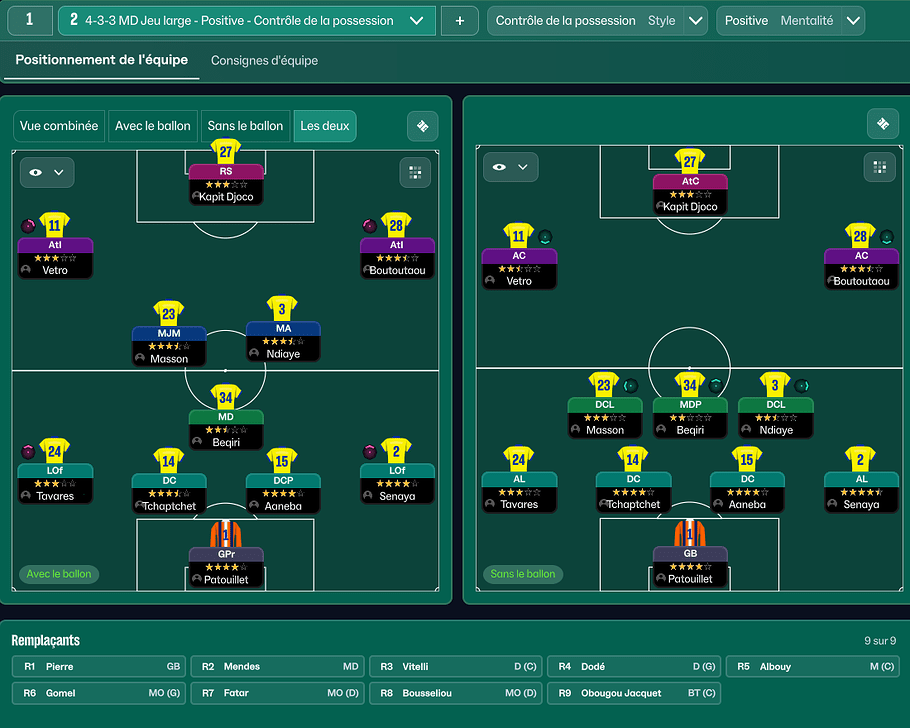Switch to the Sans le ballon view
This screenshot has width=910, height=728.
tap(245, 126)
